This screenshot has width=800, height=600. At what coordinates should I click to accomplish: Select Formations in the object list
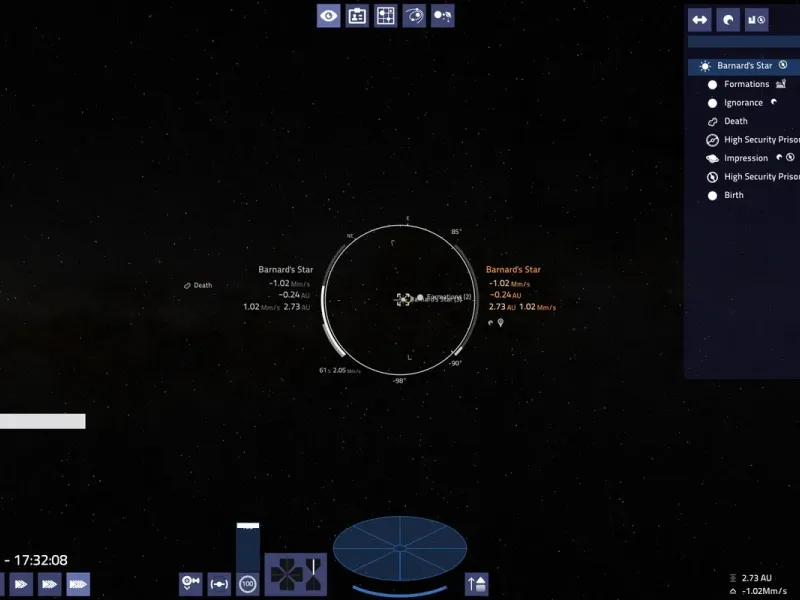coord(746,84)
